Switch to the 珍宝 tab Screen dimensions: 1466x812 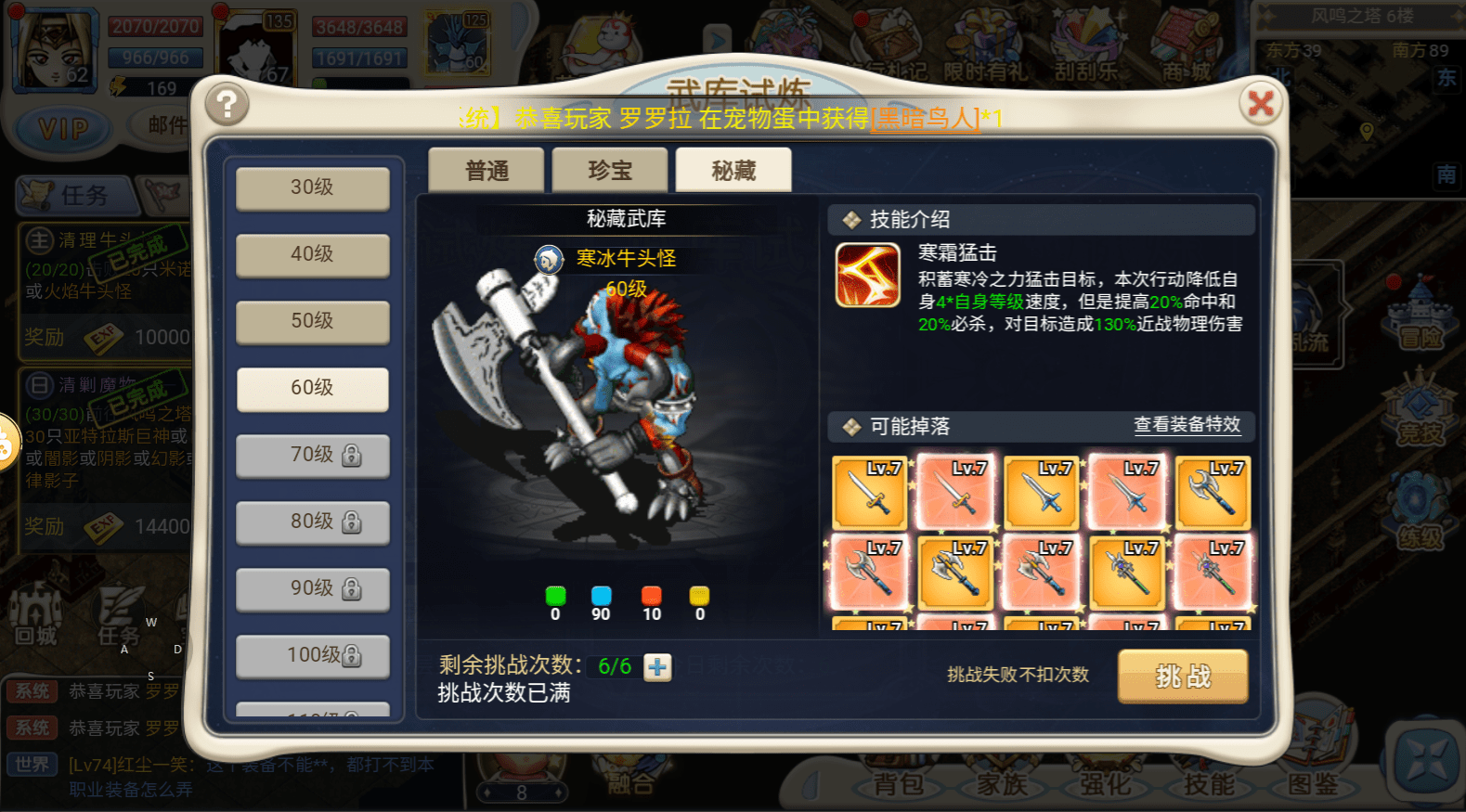[x=609, y=169]
